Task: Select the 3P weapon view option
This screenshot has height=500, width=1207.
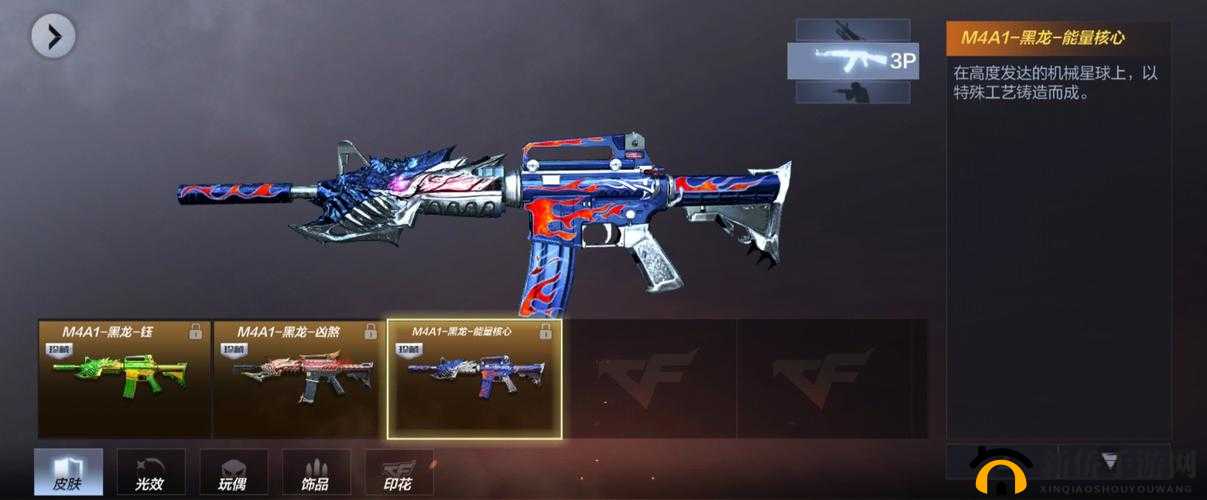Action: click(853, 60)
